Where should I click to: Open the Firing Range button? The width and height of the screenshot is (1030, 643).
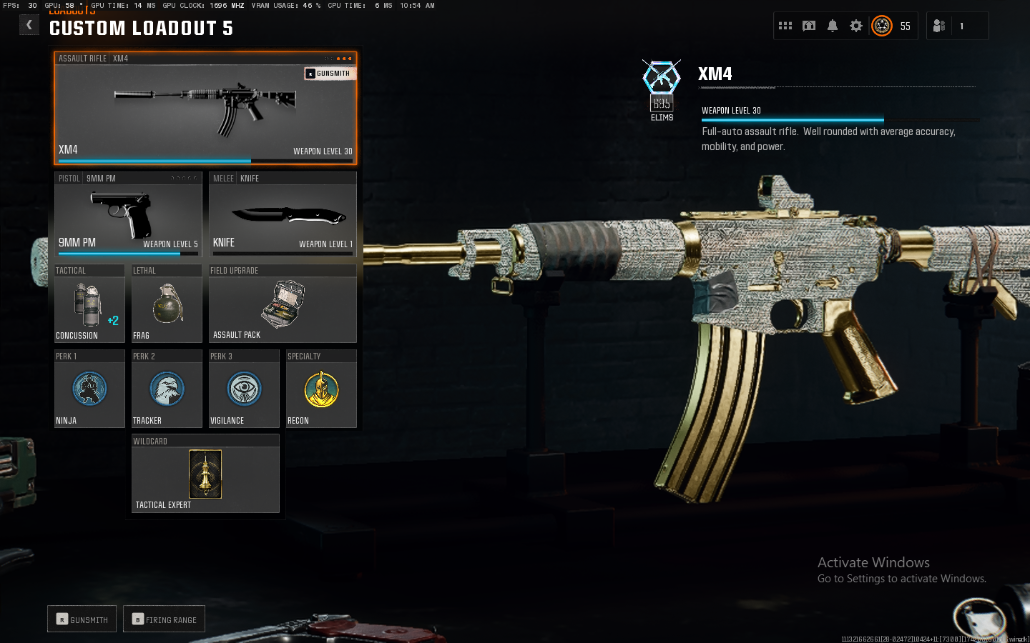click(x=163, y=619)
